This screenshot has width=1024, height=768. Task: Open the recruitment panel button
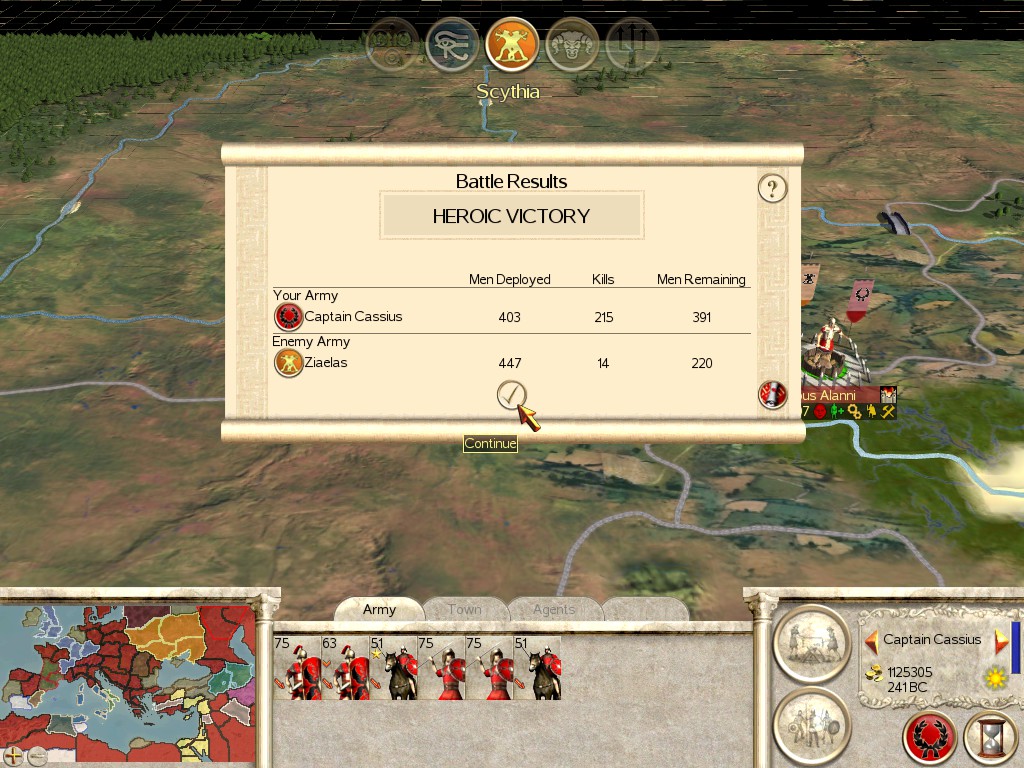[812, 725]
